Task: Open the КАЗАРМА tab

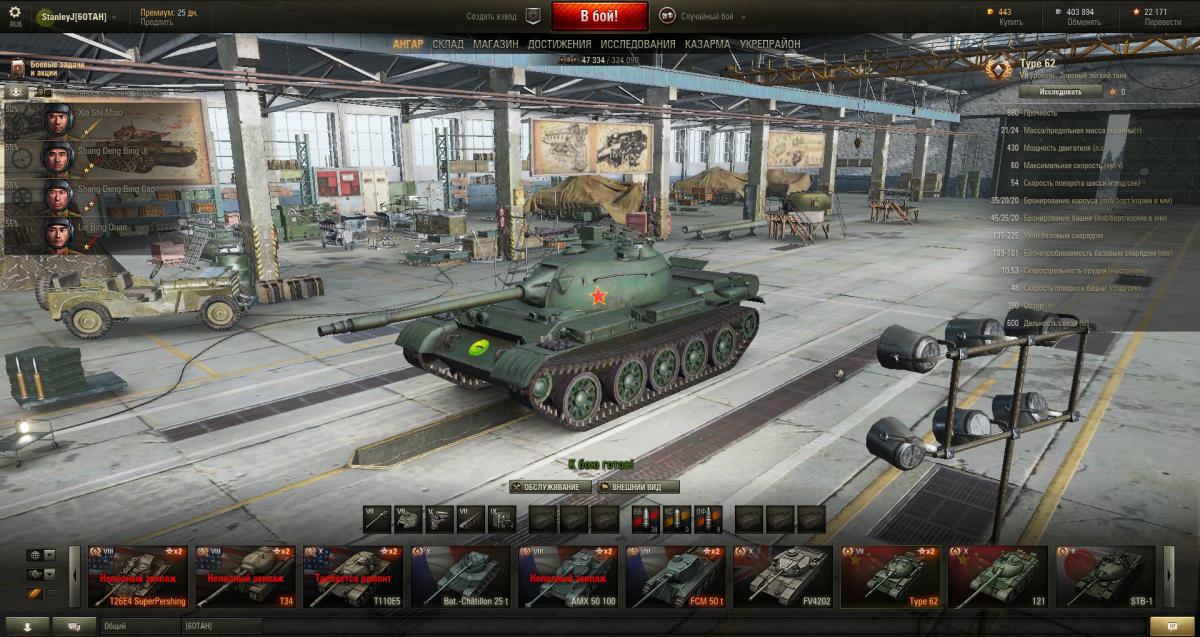Action: click(x=707, y=45)
